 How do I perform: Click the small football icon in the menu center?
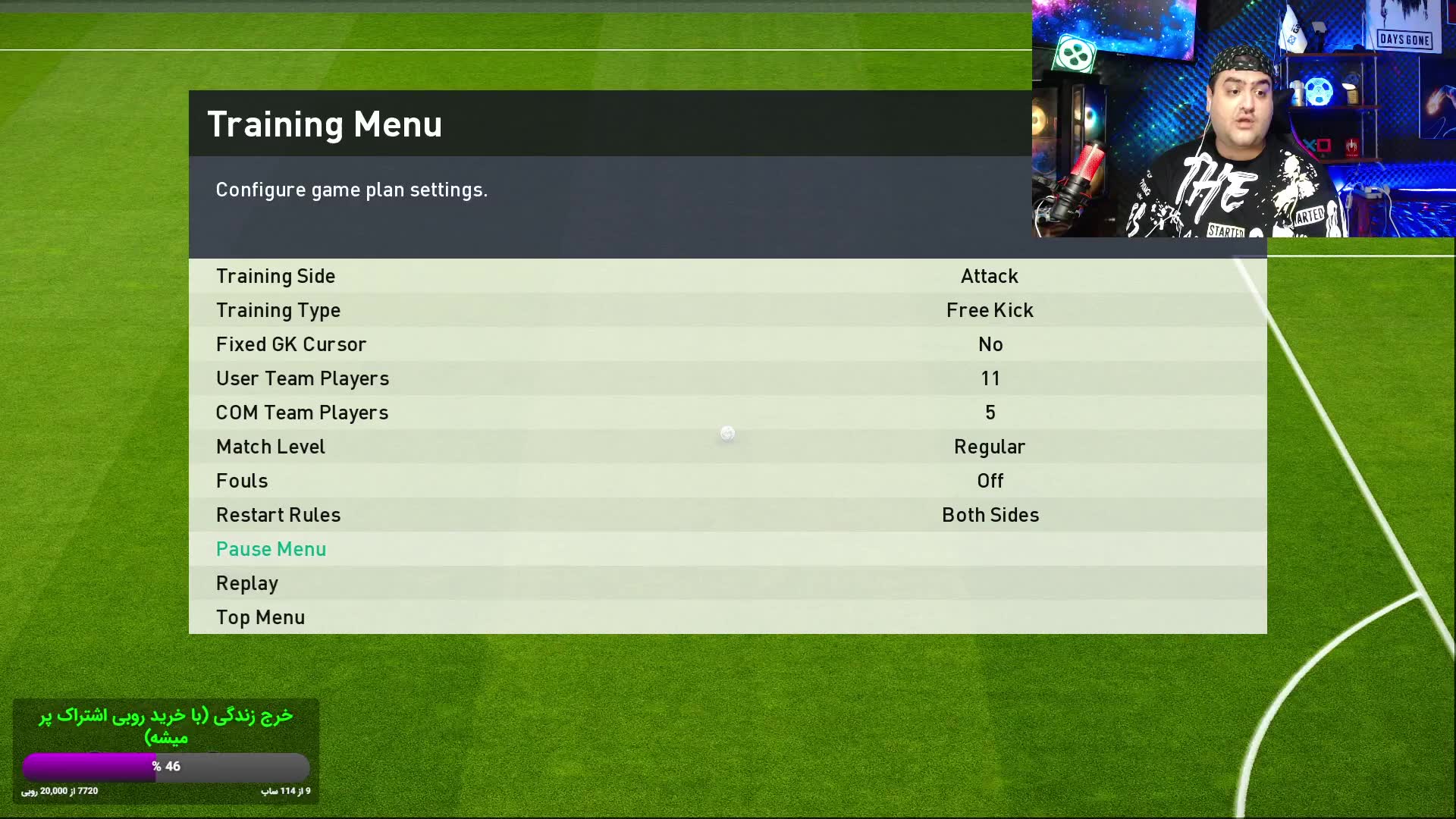point(726,432)
